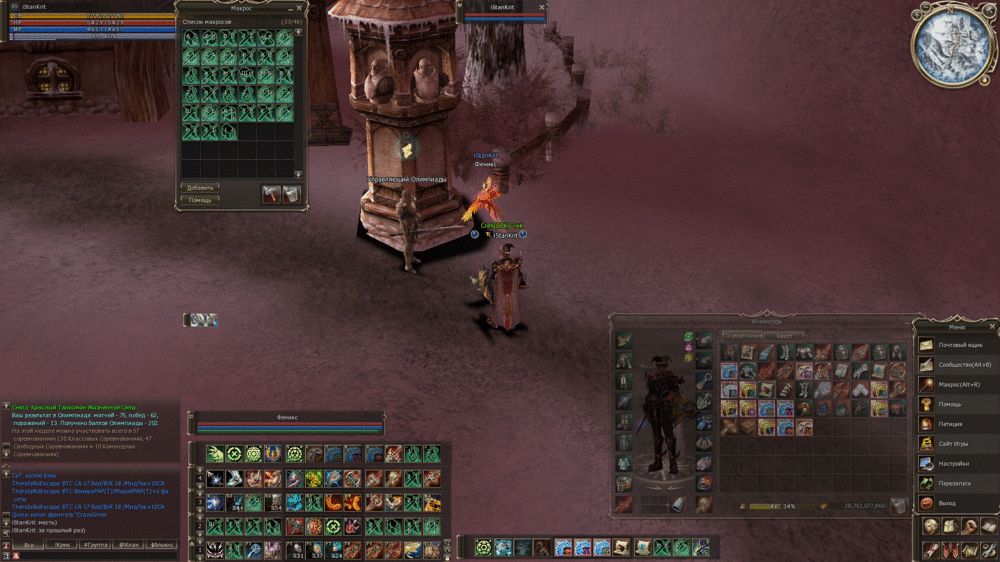Click the Помощь button in the macro window
Viewport: 1000px width, 562px height.
pyautogui.click(x=200, y=200)
